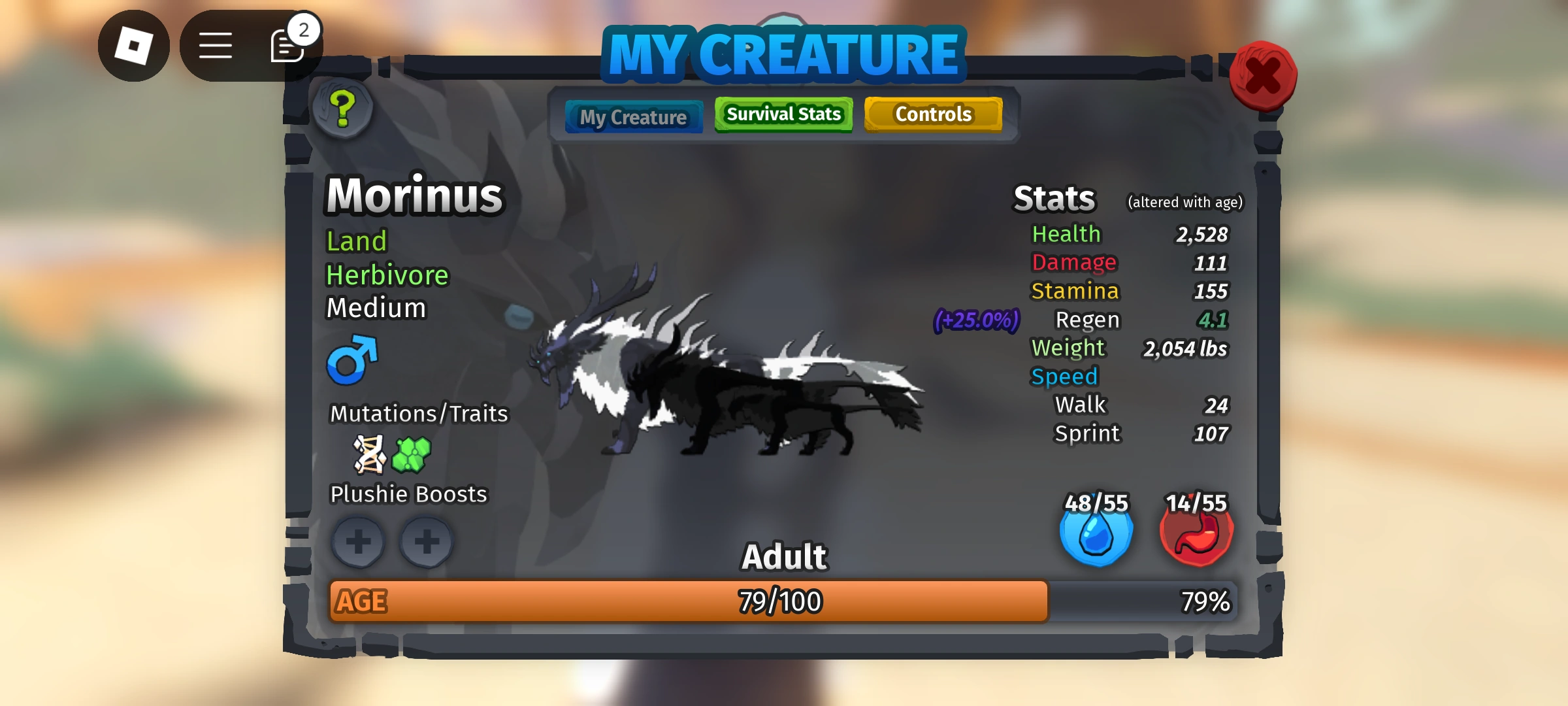The image size is (1568, 706).
Task: Switch to the Survival Stats tab
Action: click(783, 114)
